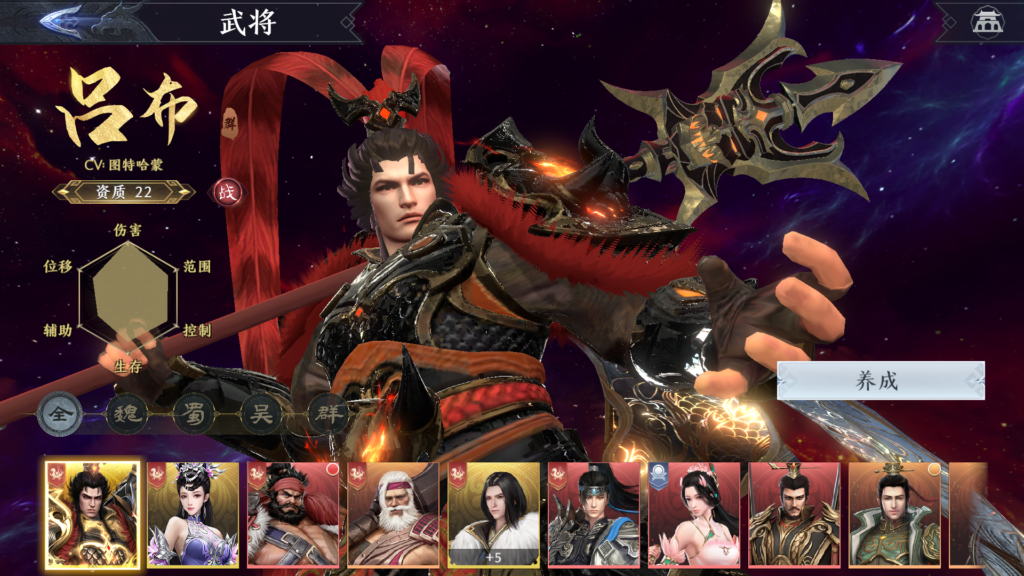The image size is (1024, 576).
Task: Pick the white-bearded elder portrait
Action: coord(394,514)
